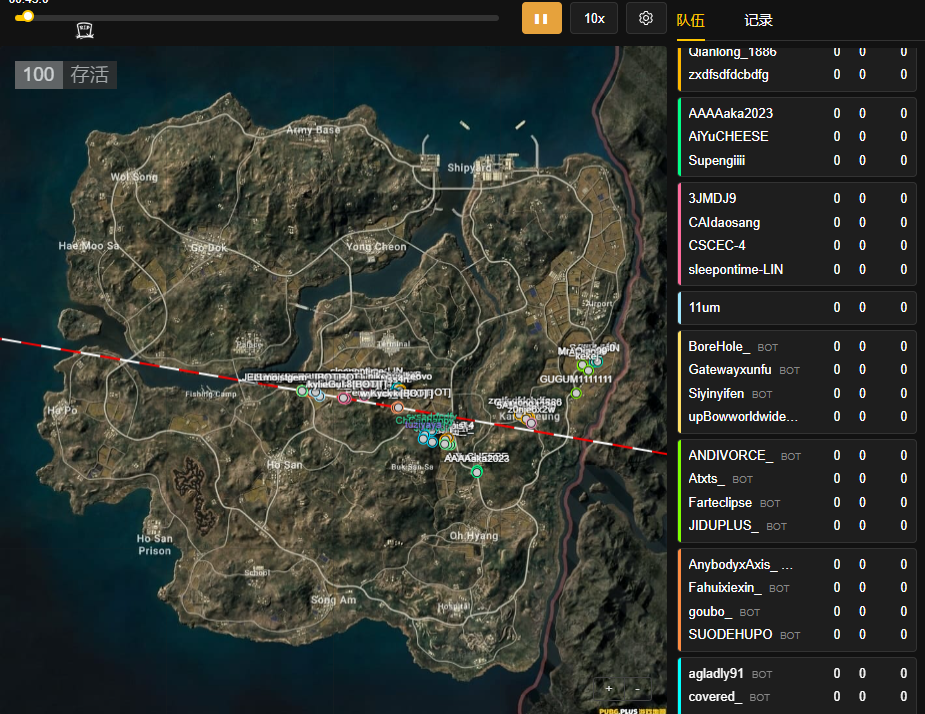
Task: Select SUODEHUPO player row
Action: [730, 634]
